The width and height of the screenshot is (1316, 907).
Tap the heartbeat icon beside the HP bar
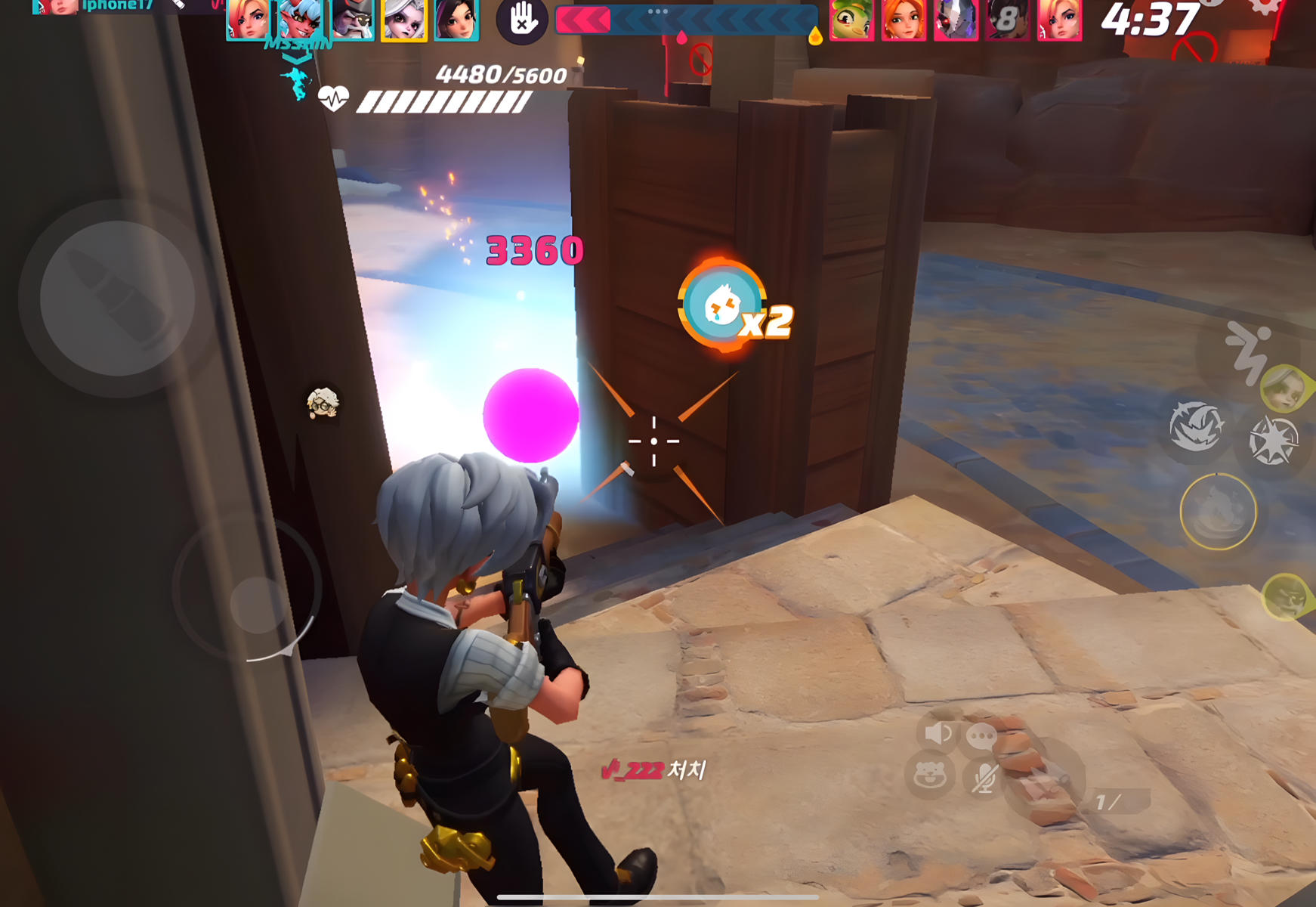click(335, 97)
